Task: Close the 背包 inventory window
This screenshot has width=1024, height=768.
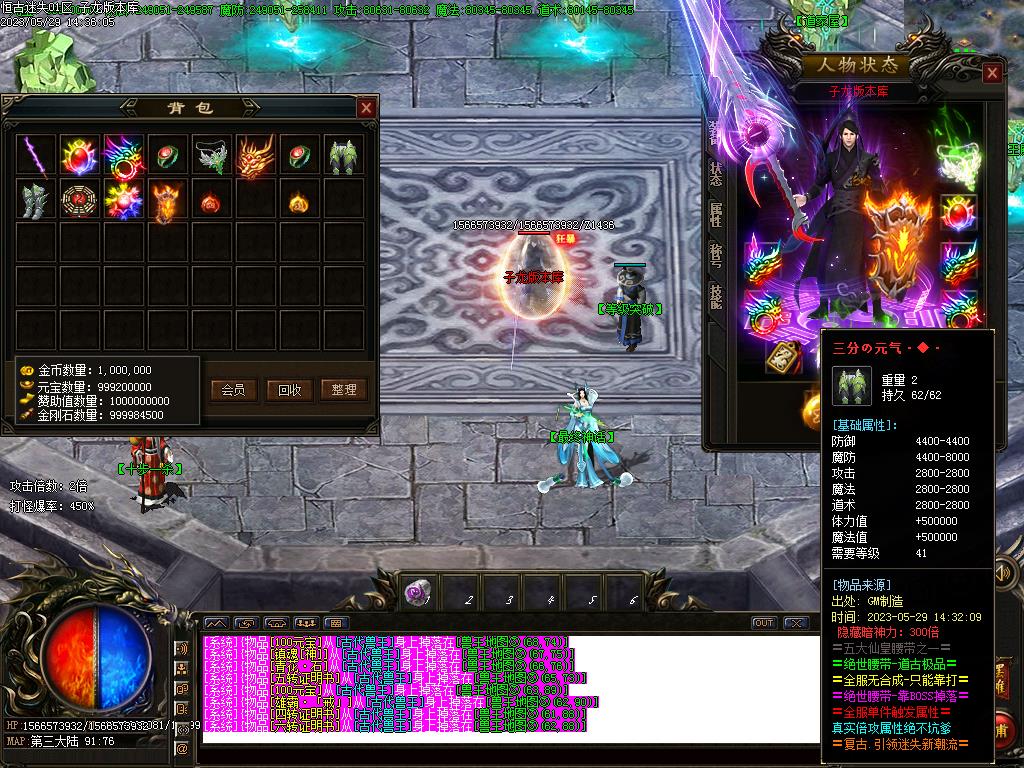Action: point(367,108)
